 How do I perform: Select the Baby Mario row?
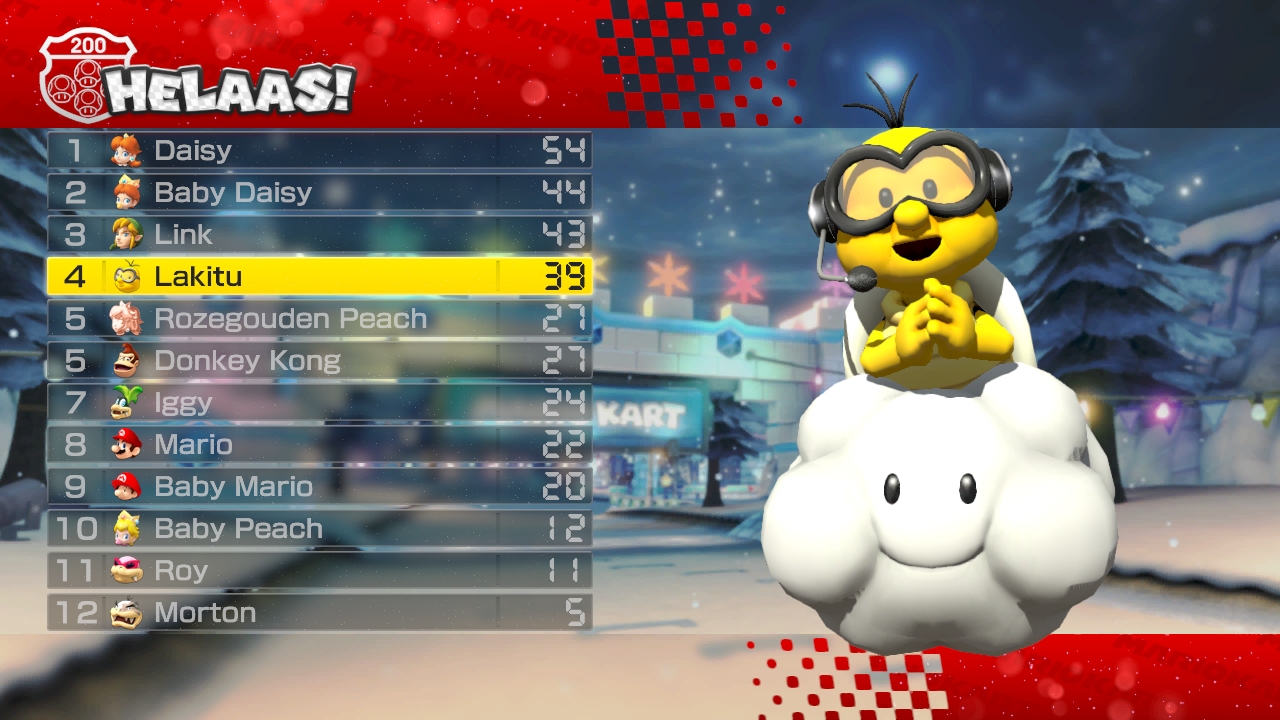pos(320,486)
